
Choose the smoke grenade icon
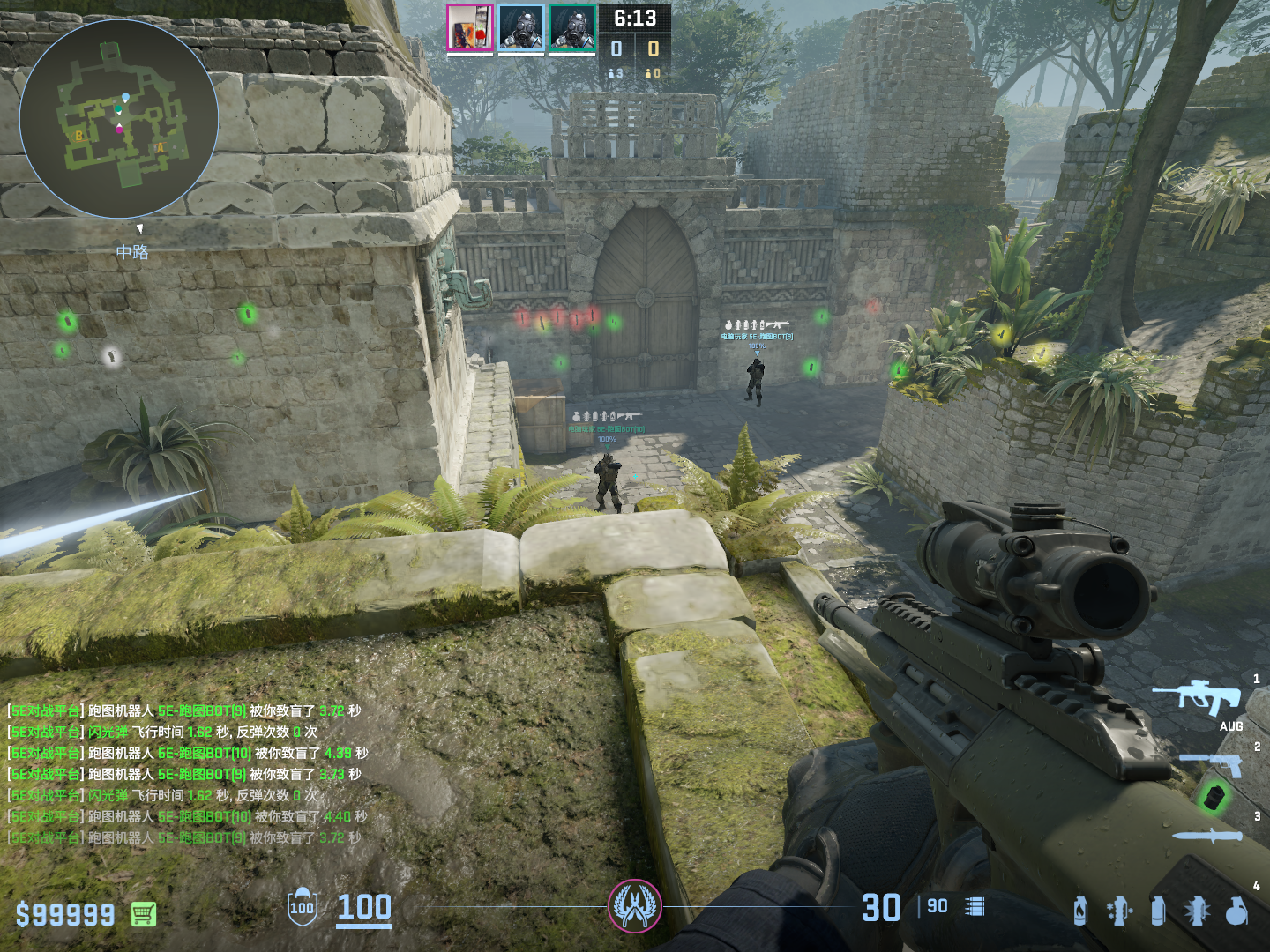tap(1158, 911)
